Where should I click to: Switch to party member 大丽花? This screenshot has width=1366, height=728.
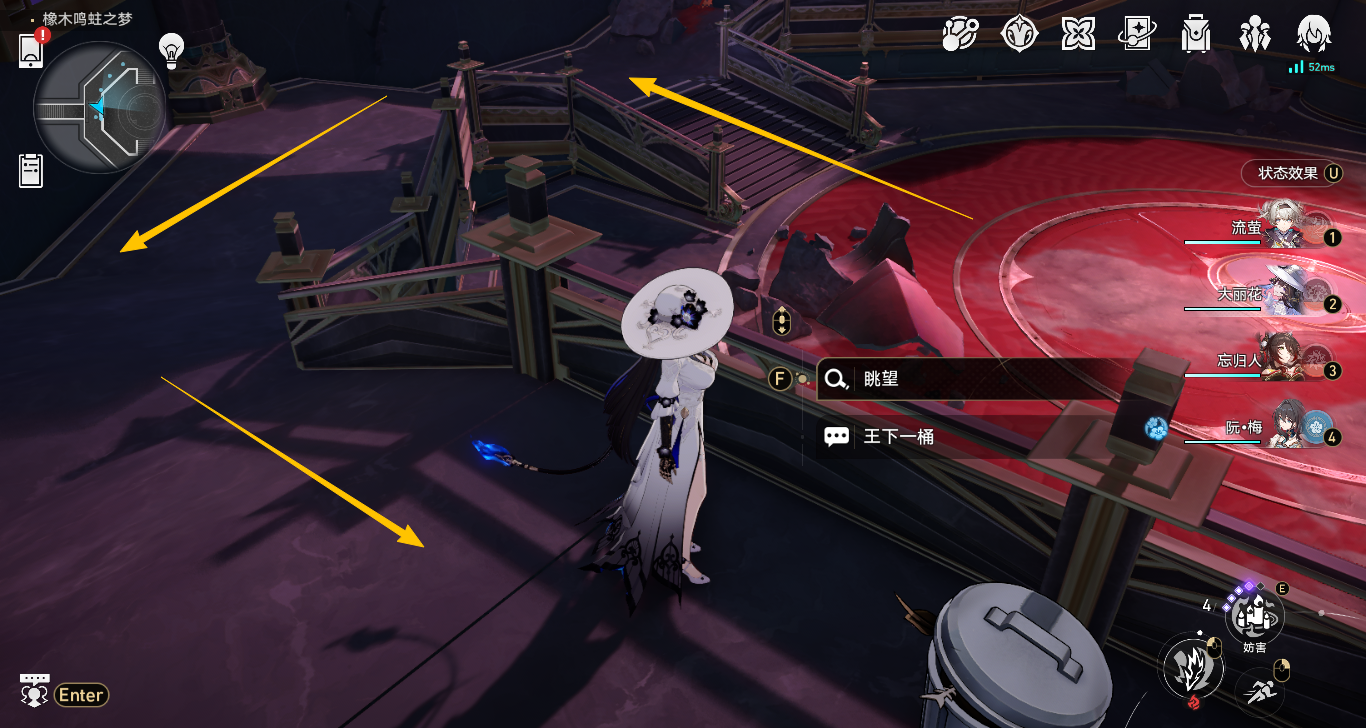click(x=1286, y=295)
